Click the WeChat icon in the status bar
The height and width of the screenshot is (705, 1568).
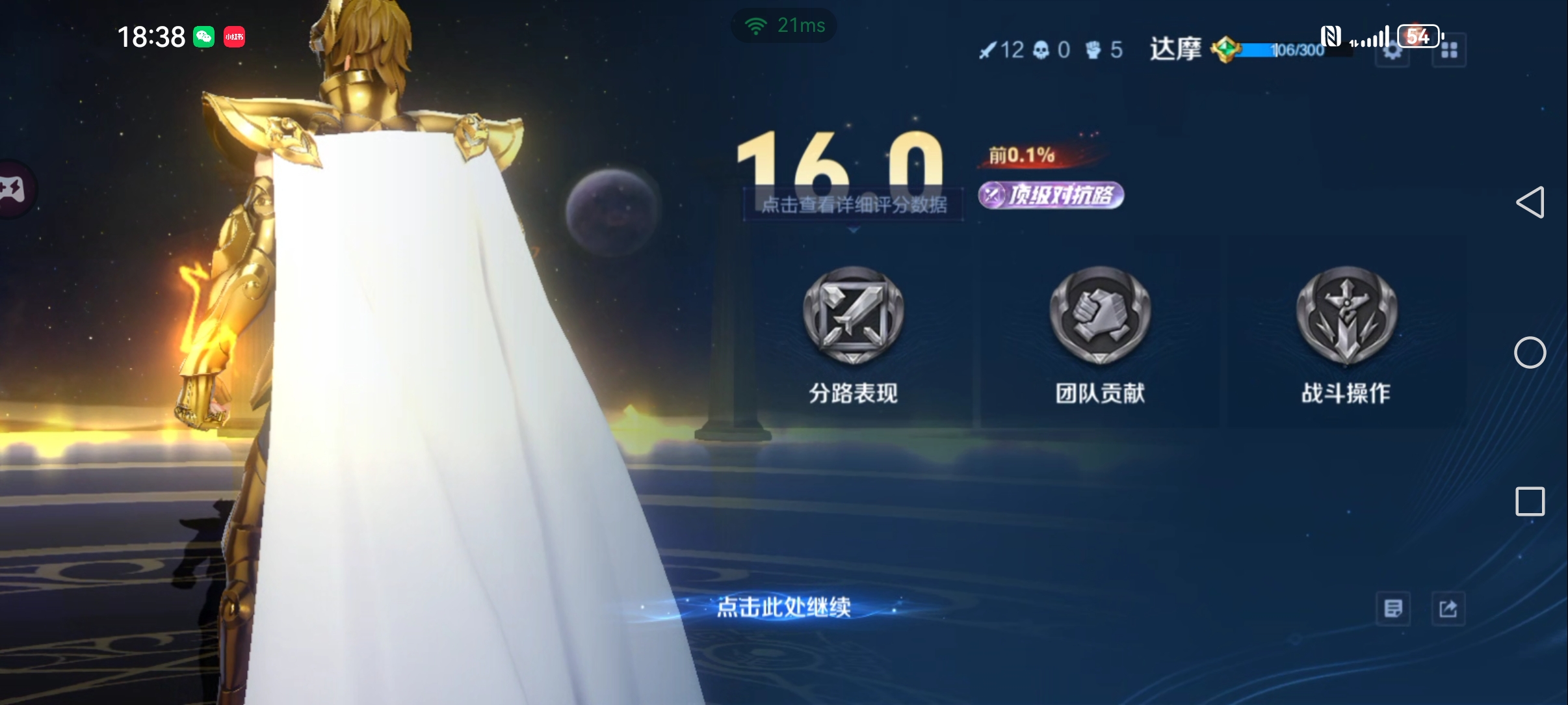point(205,37)
